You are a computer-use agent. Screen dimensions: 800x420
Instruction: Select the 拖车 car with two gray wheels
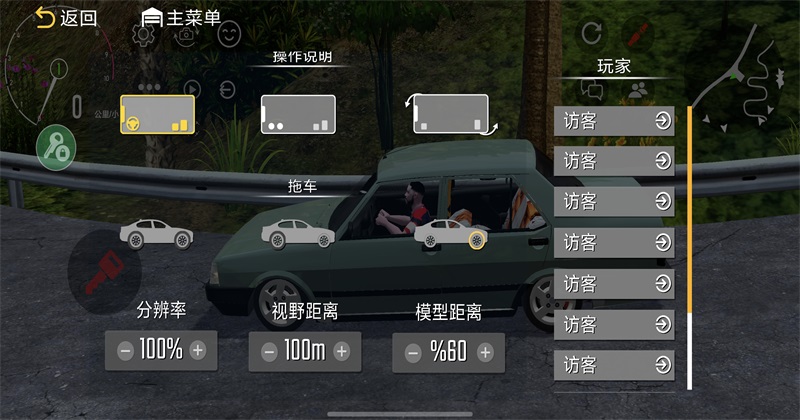pos(156,234)
